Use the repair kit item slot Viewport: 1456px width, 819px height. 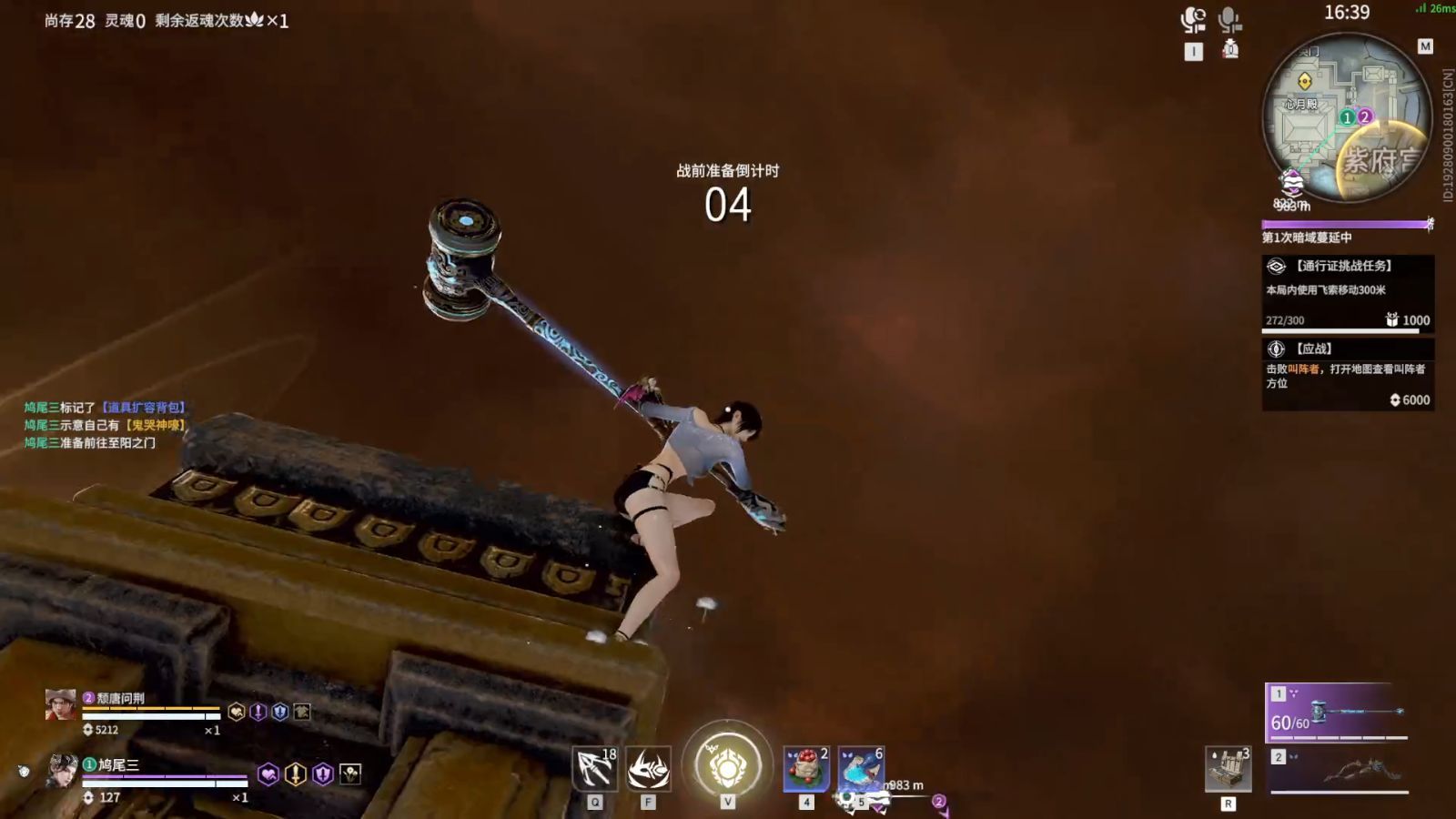click(1228, 769)
